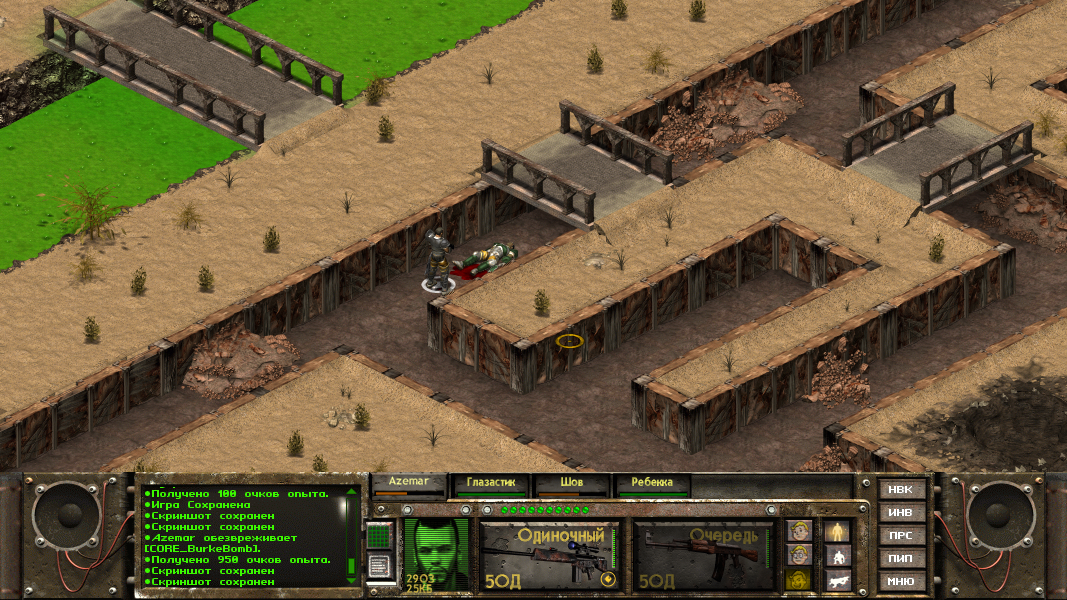Select the sniper rifle Одиночный weapon slot
This screenshot has height=600, width=1067.
pos(548,555)
